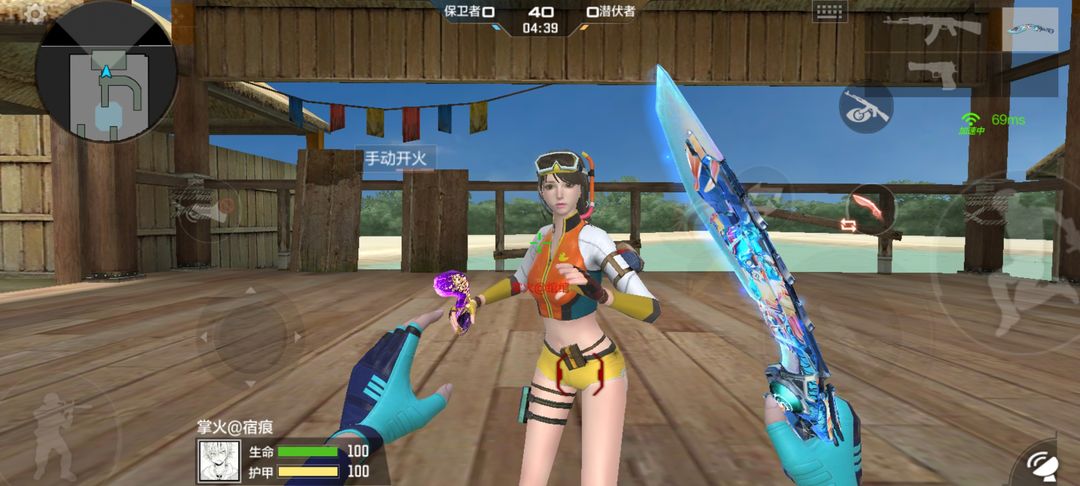Viewport: 1080px width, 486px height.
Task: Open the keyboard chat button
Action: pos(830,12)
